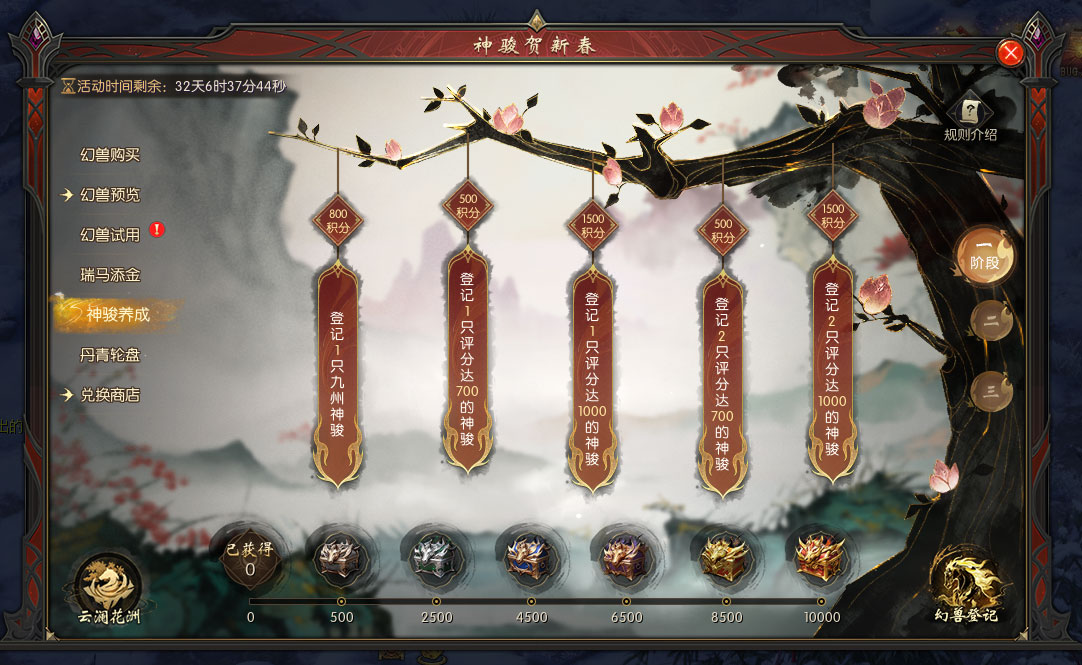Claim the 500-point reward chest
The height and width of the screenshot is (665, 1082).
click(341, 556)
